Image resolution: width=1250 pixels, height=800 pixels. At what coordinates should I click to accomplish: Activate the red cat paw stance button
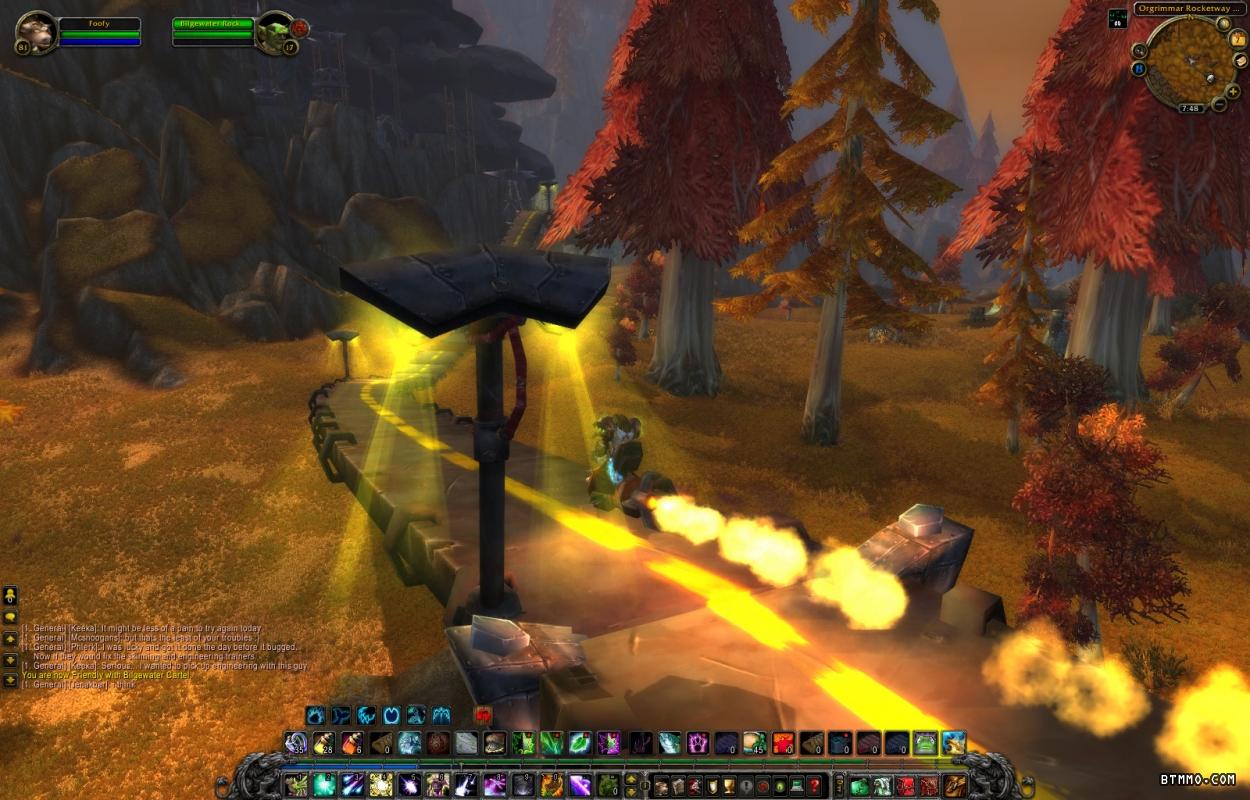(x=484, y=715)
